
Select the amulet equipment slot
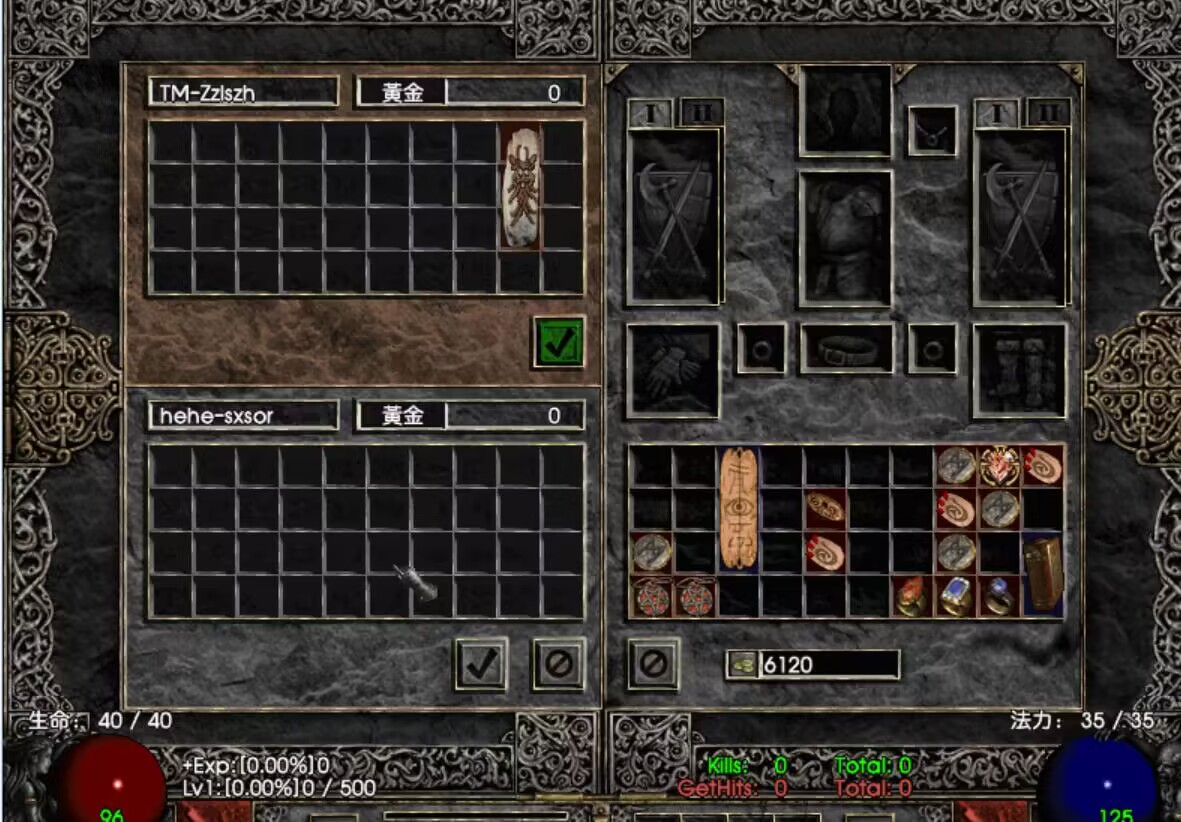(932, 132)
